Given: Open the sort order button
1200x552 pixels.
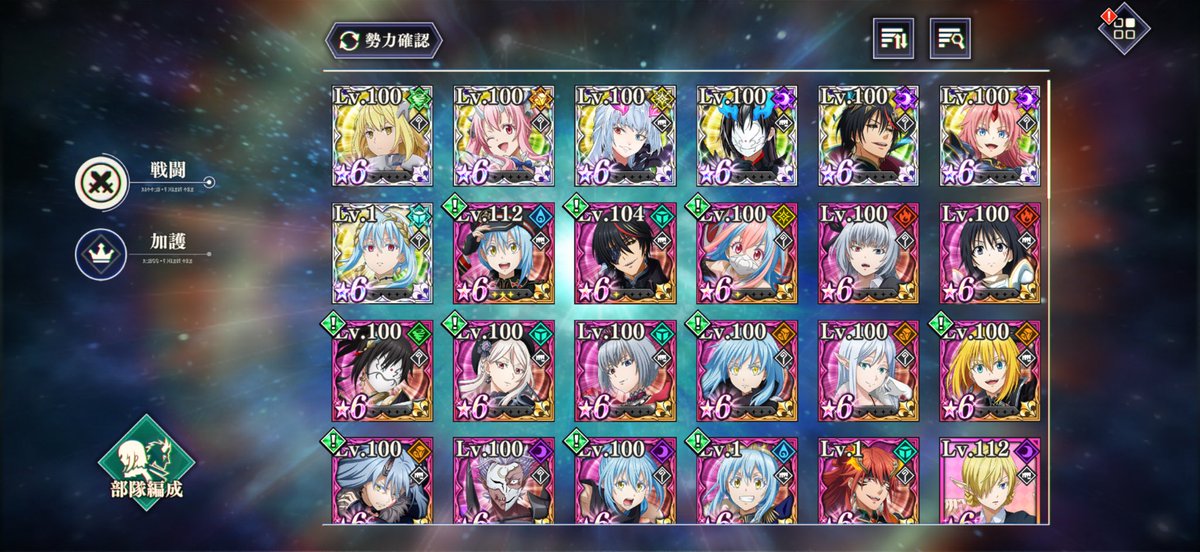Looking at the screenshot, I should 893,38.
